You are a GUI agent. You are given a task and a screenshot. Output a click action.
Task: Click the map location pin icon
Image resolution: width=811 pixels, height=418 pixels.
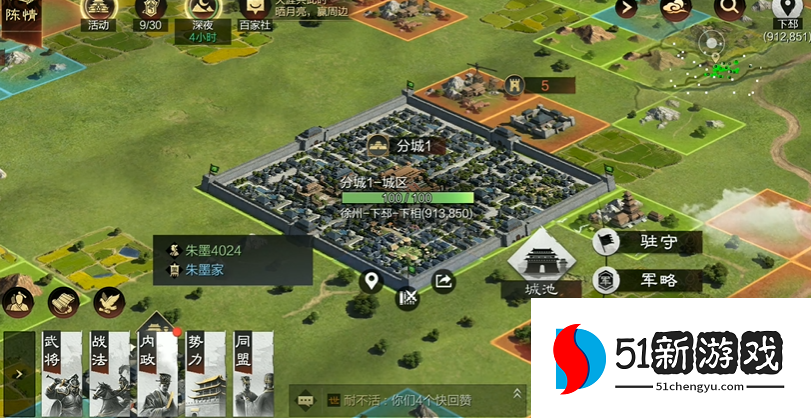coord(372,281)
